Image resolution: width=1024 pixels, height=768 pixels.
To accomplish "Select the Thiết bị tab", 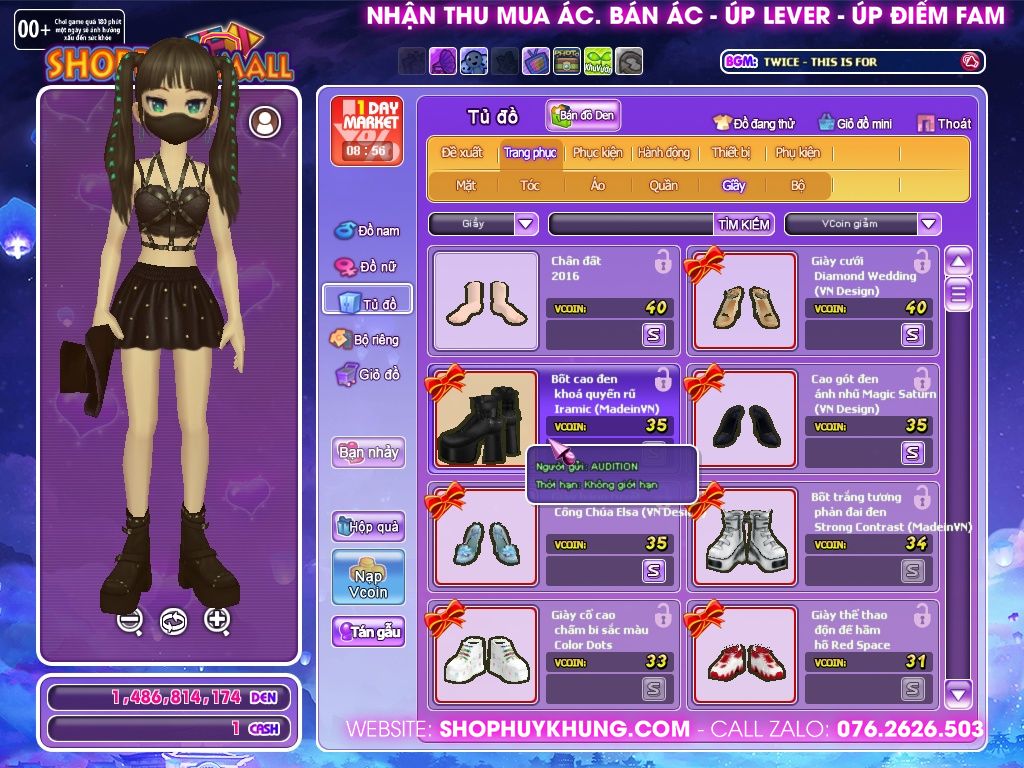I will (x=731, y=153).
